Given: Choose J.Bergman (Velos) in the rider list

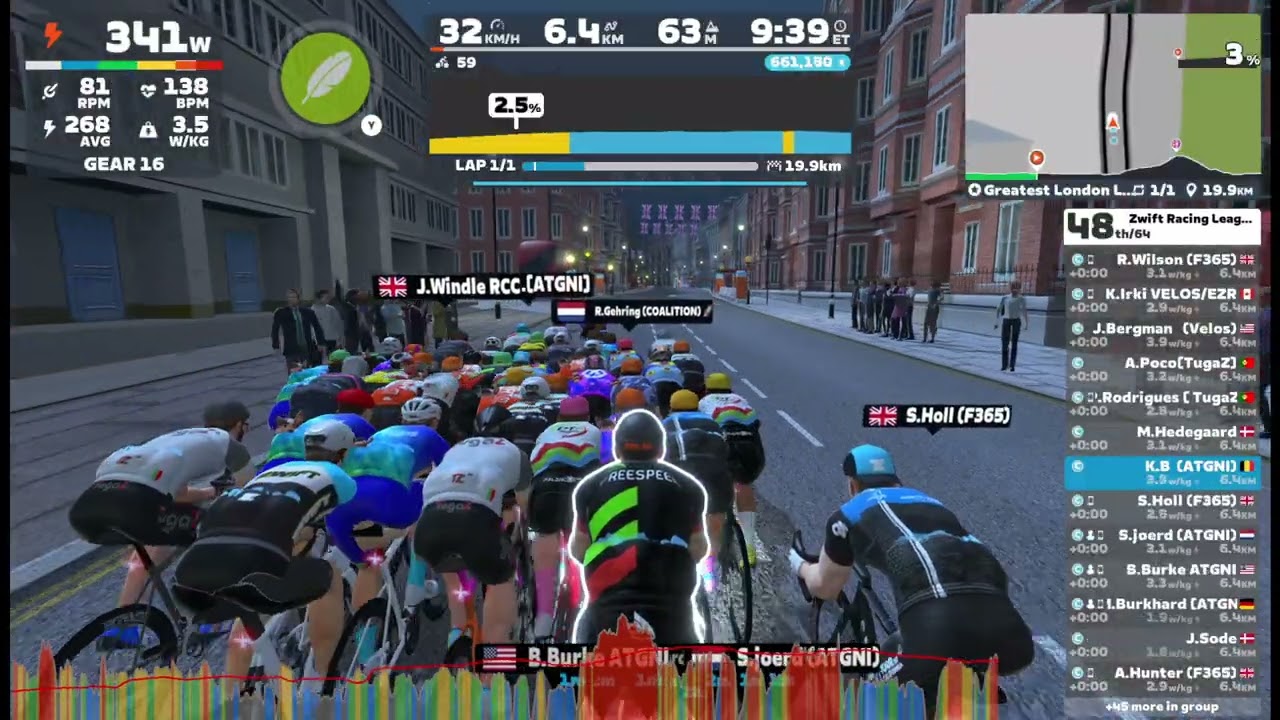Looking at the screenshot, I should 1162,334.
